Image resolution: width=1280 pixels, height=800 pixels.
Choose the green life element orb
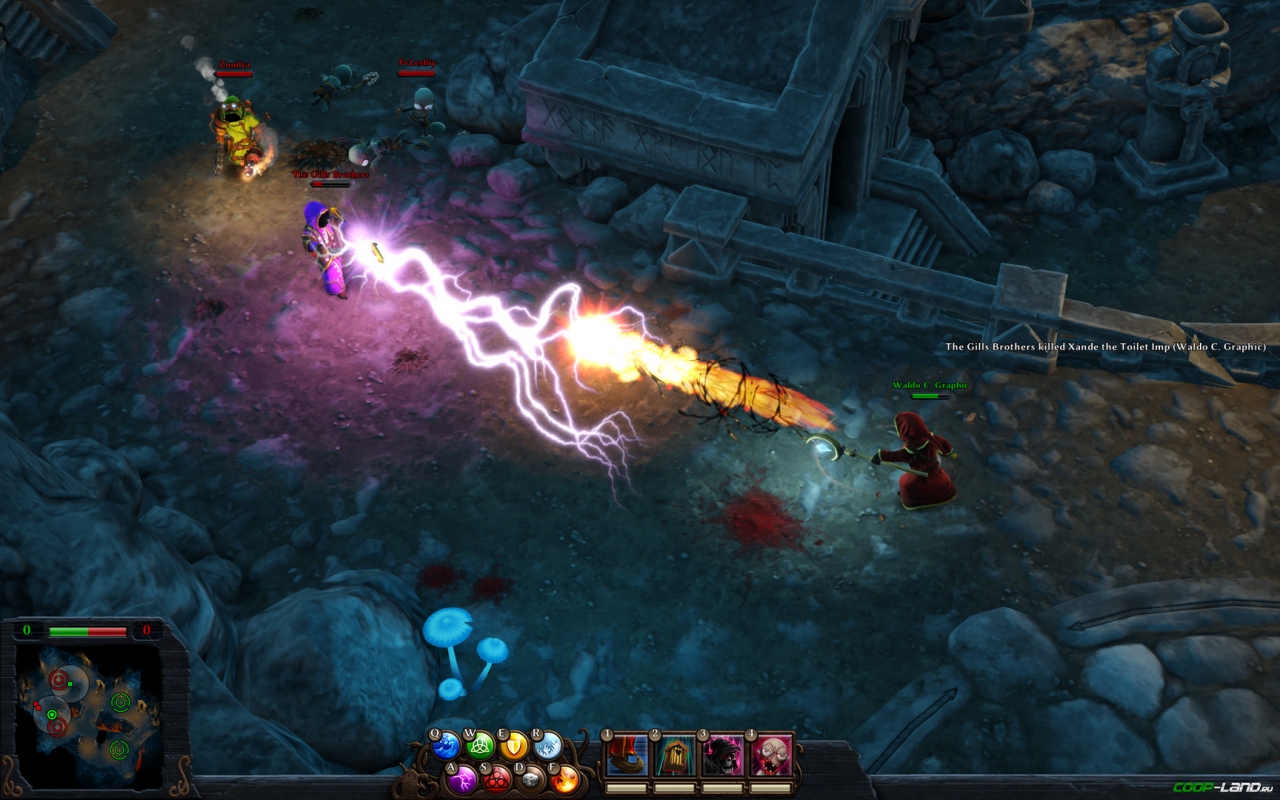pos(481,746)
